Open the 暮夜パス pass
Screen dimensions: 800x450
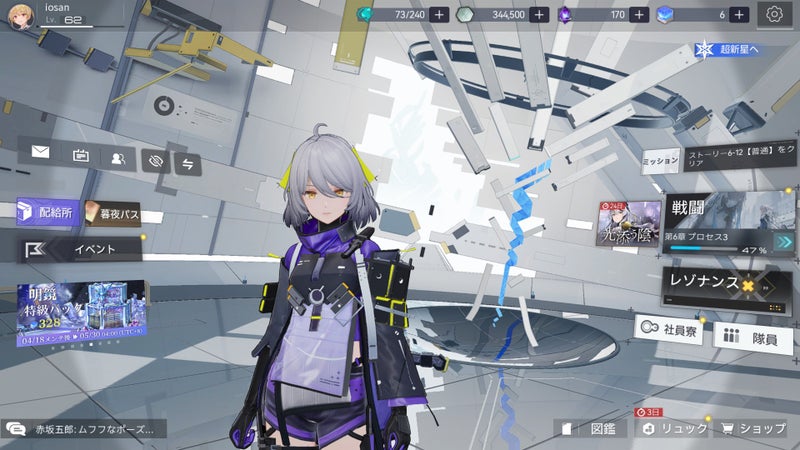(112, 213)
